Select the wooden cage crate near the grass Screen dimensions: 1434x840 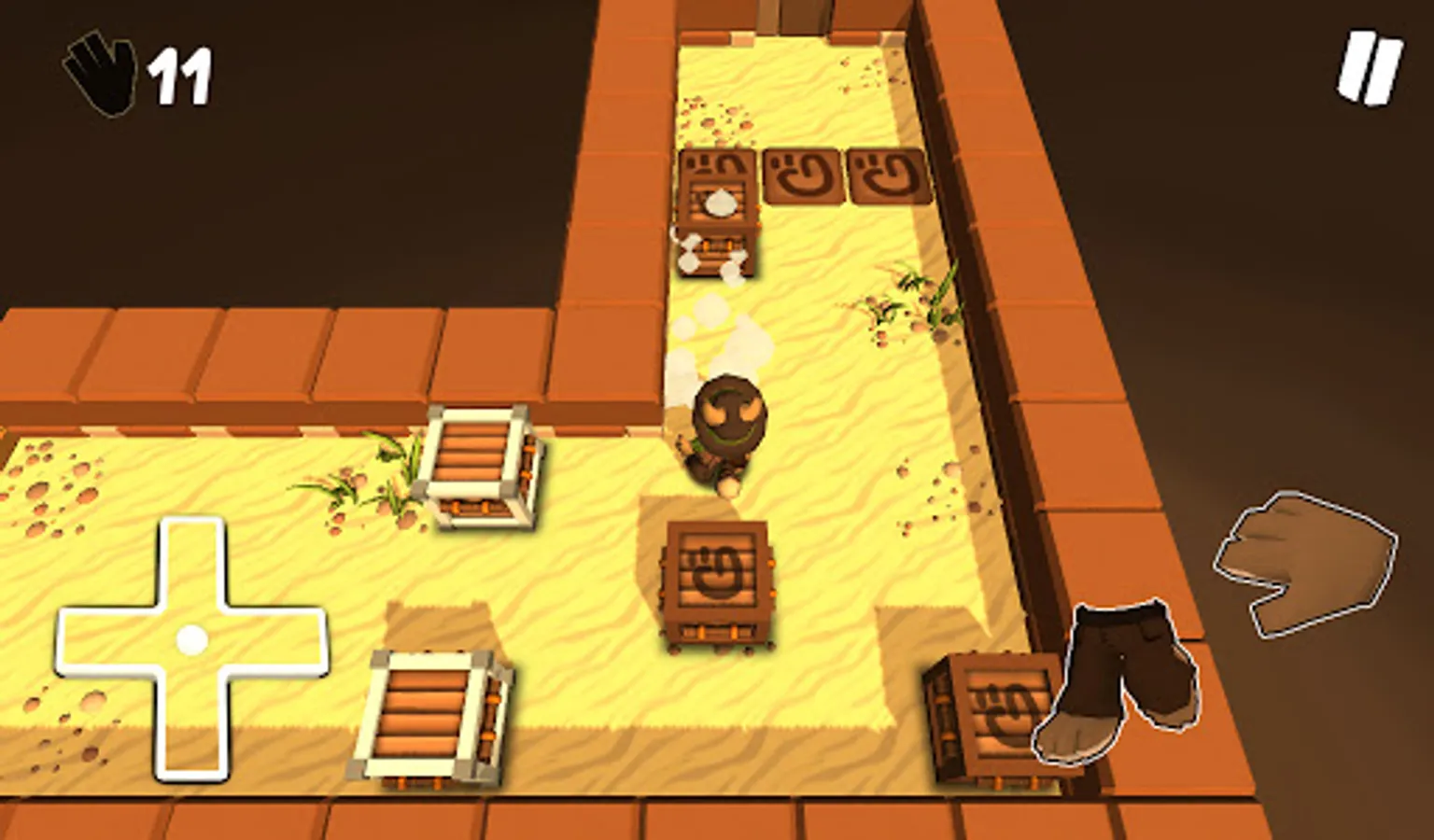point(484,471)
